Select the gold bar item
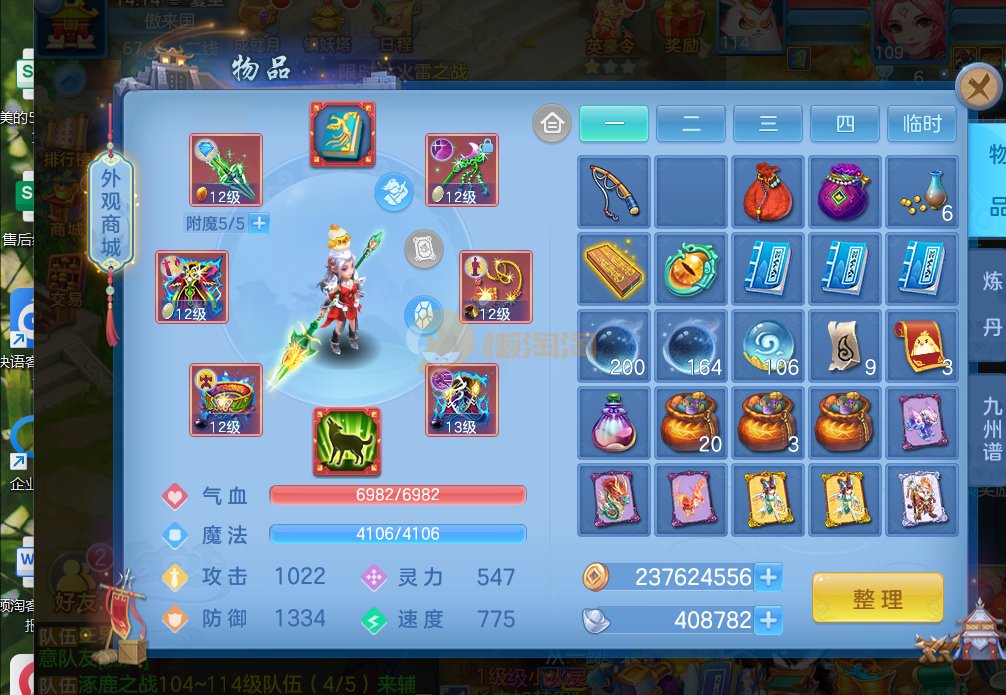 pyautogui.click(x=614, y=269)
